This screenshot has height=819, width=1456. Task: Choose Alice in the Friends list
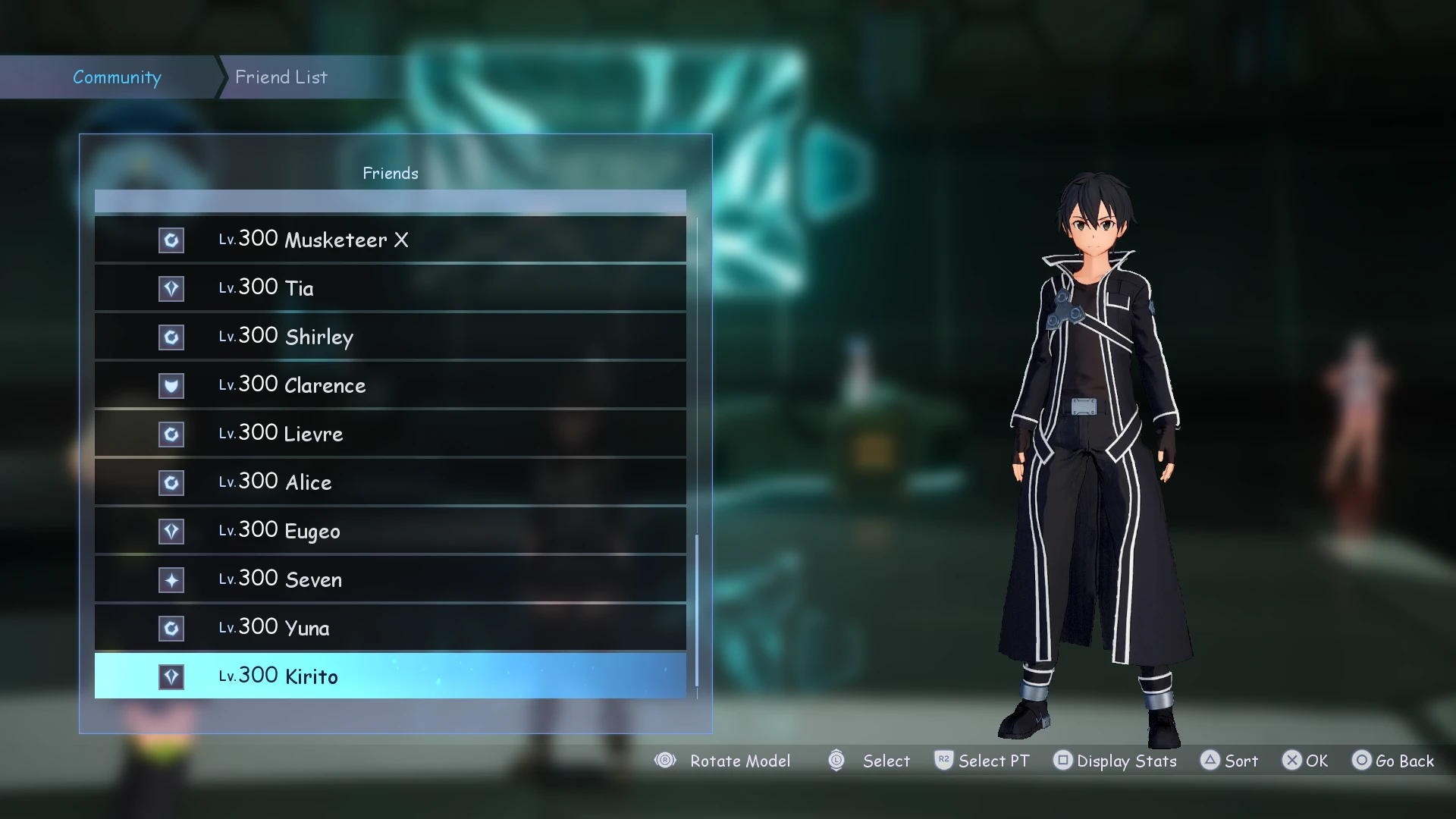pyautogui.click(x=390, y=482)
